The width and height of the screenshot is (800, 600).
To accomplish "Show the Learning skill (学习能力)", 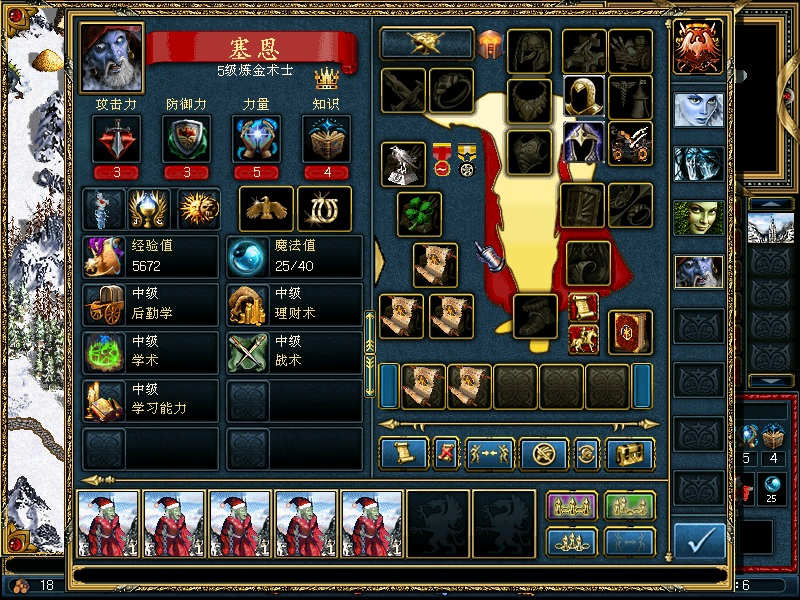I will coord(150,400).
